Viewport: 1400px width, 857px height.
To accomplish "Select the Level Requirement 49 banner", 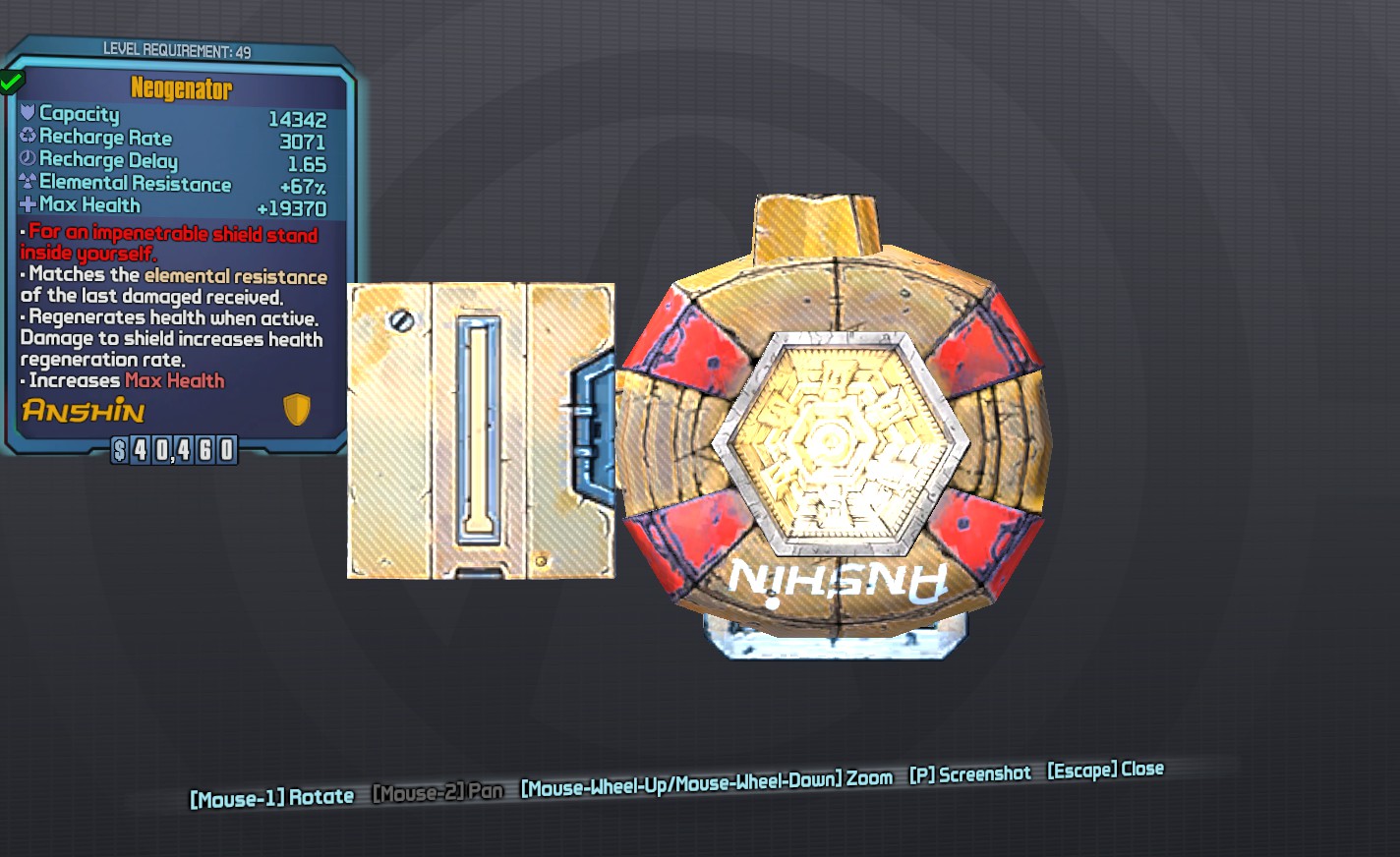I will [177, 51].
